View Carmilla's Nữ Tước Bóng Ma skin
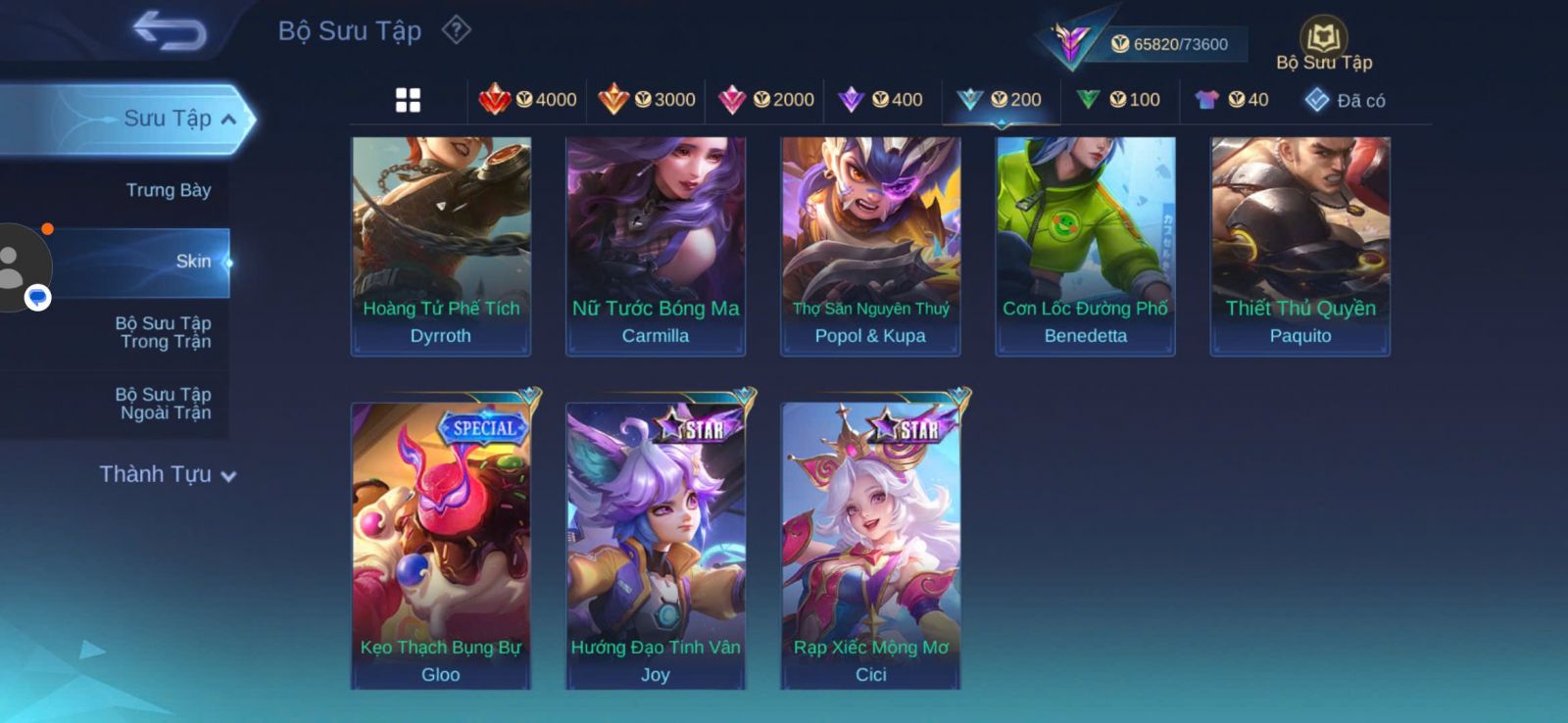The width and height of the screenshot is (1568, 723). coord(656,245)
